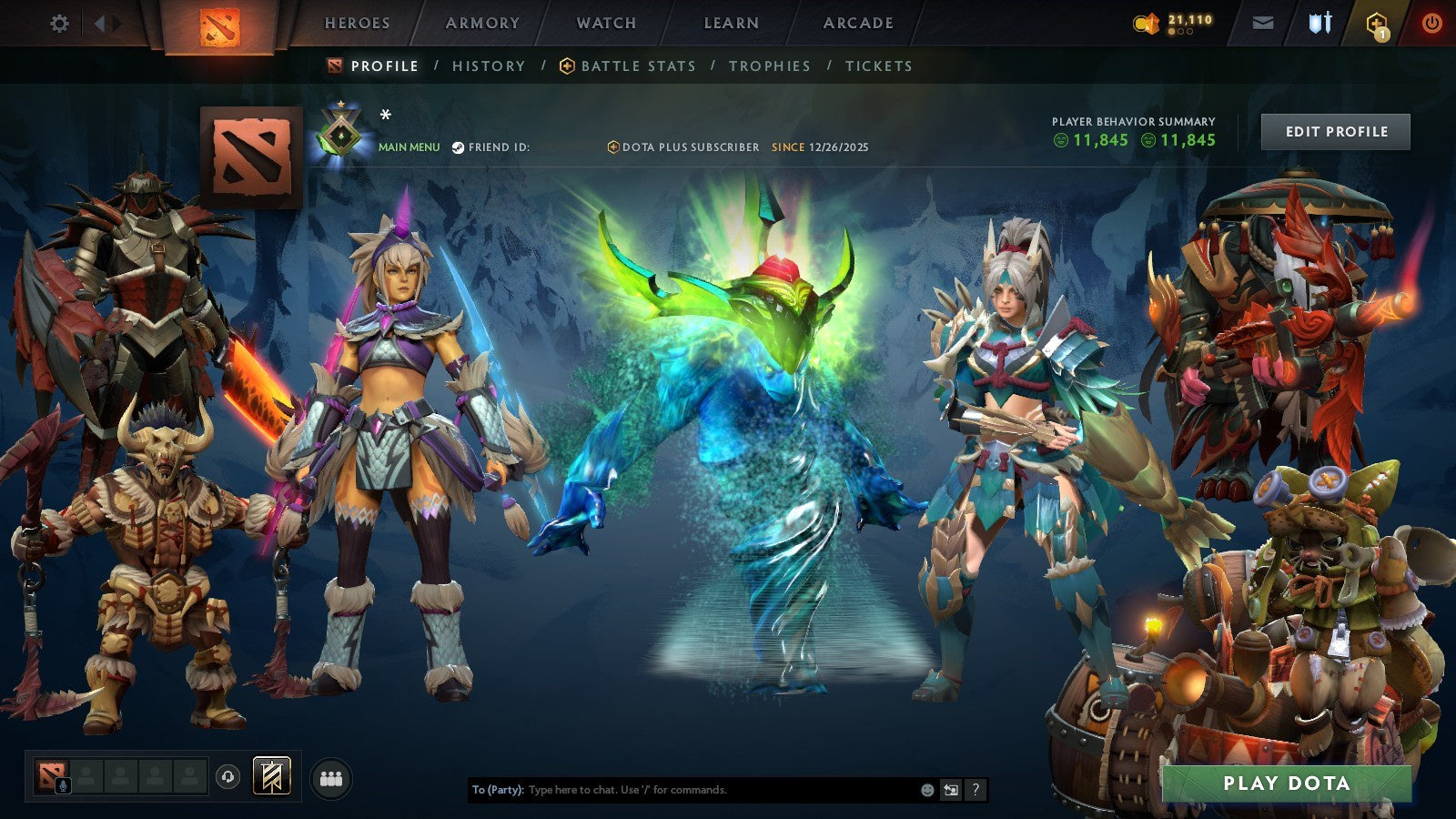Screen dimensions: 1456x819
Task: Switch to the History tab
Action: tap(489, 66)
